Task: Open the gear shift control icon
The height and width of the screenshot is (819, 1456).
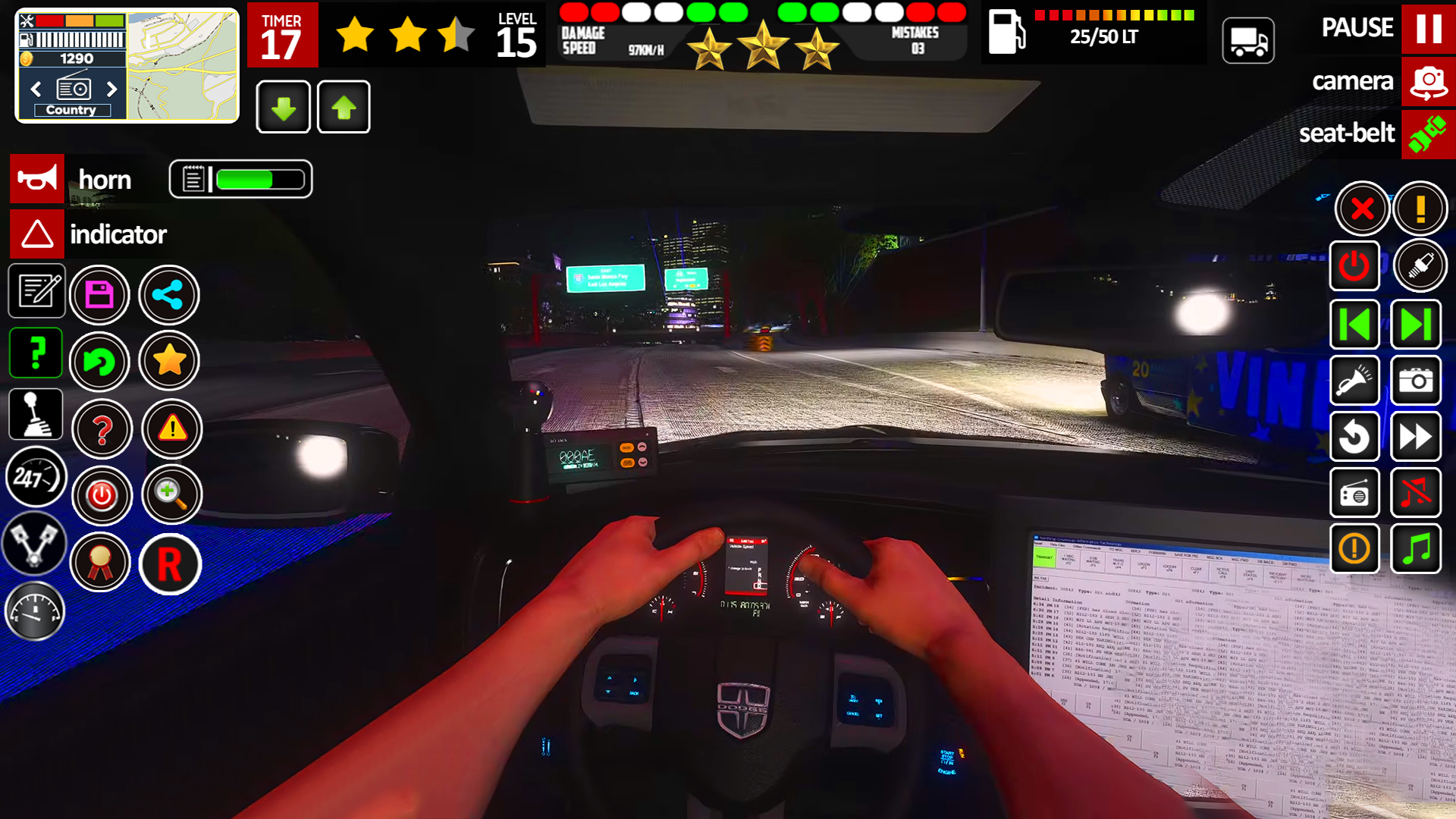Action: tap(36, 414)
